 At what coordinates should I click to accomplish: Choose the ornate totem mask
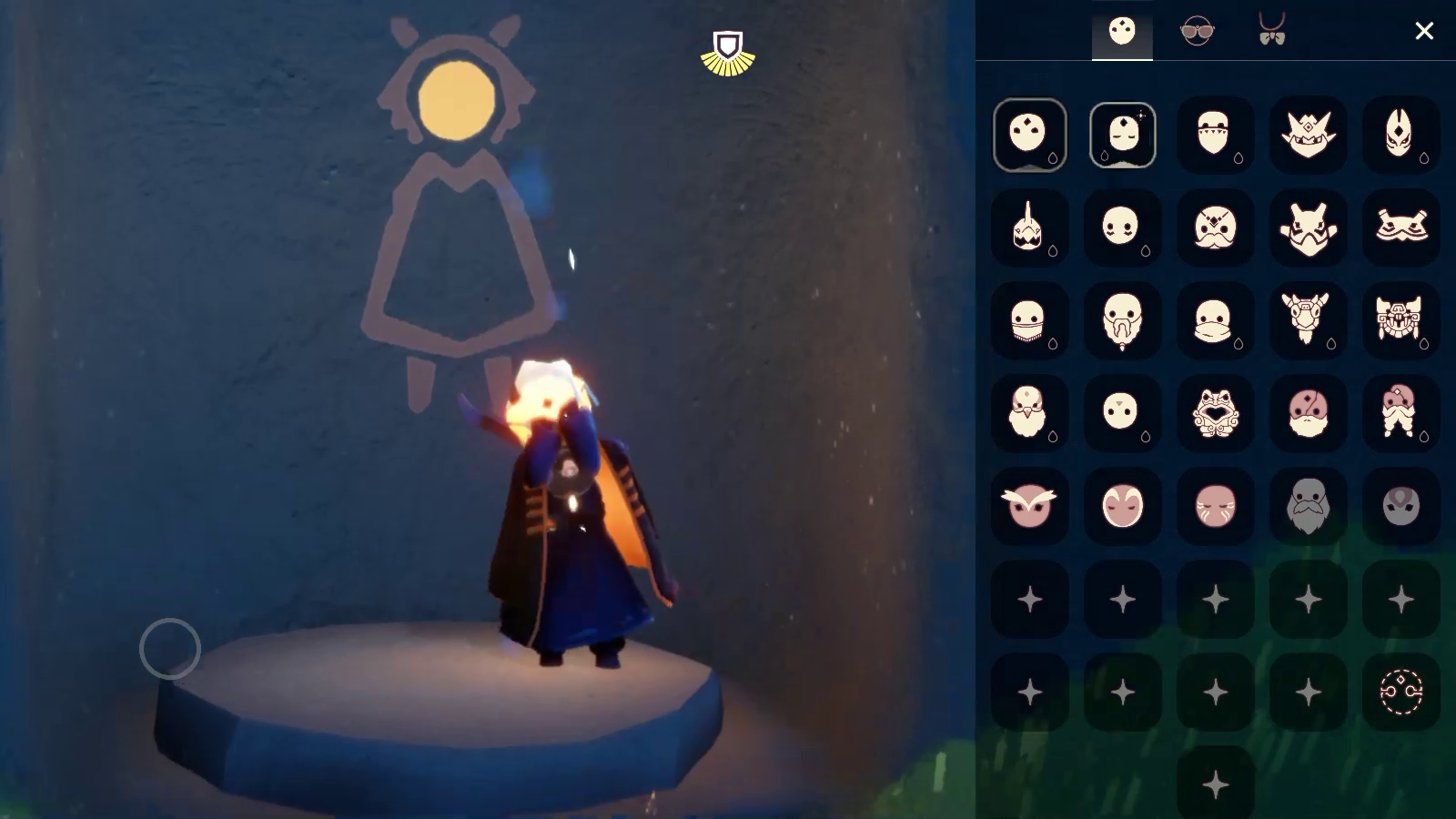coord(1400,320)
